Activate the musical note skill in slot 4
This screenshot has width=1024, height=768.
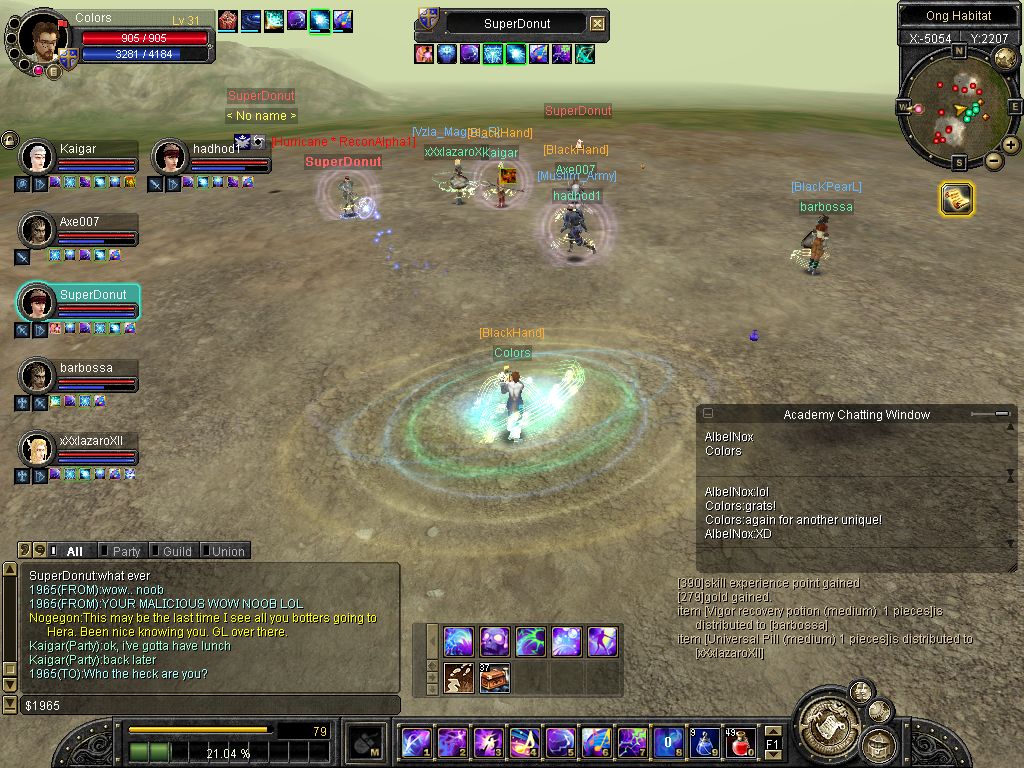(x=524, y=743)
